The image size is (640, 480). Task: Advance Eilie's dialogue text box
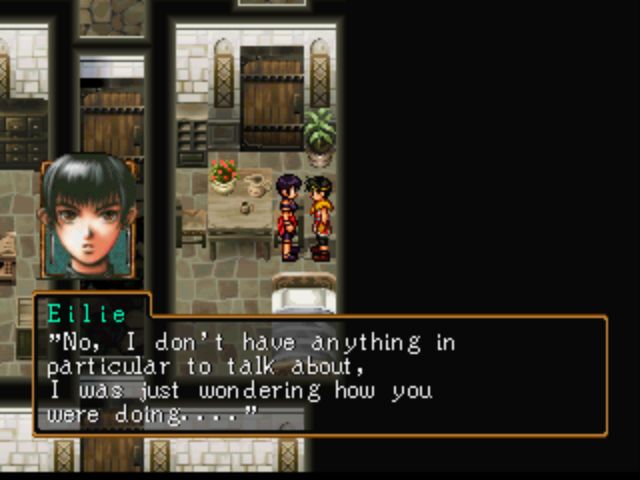320,376
